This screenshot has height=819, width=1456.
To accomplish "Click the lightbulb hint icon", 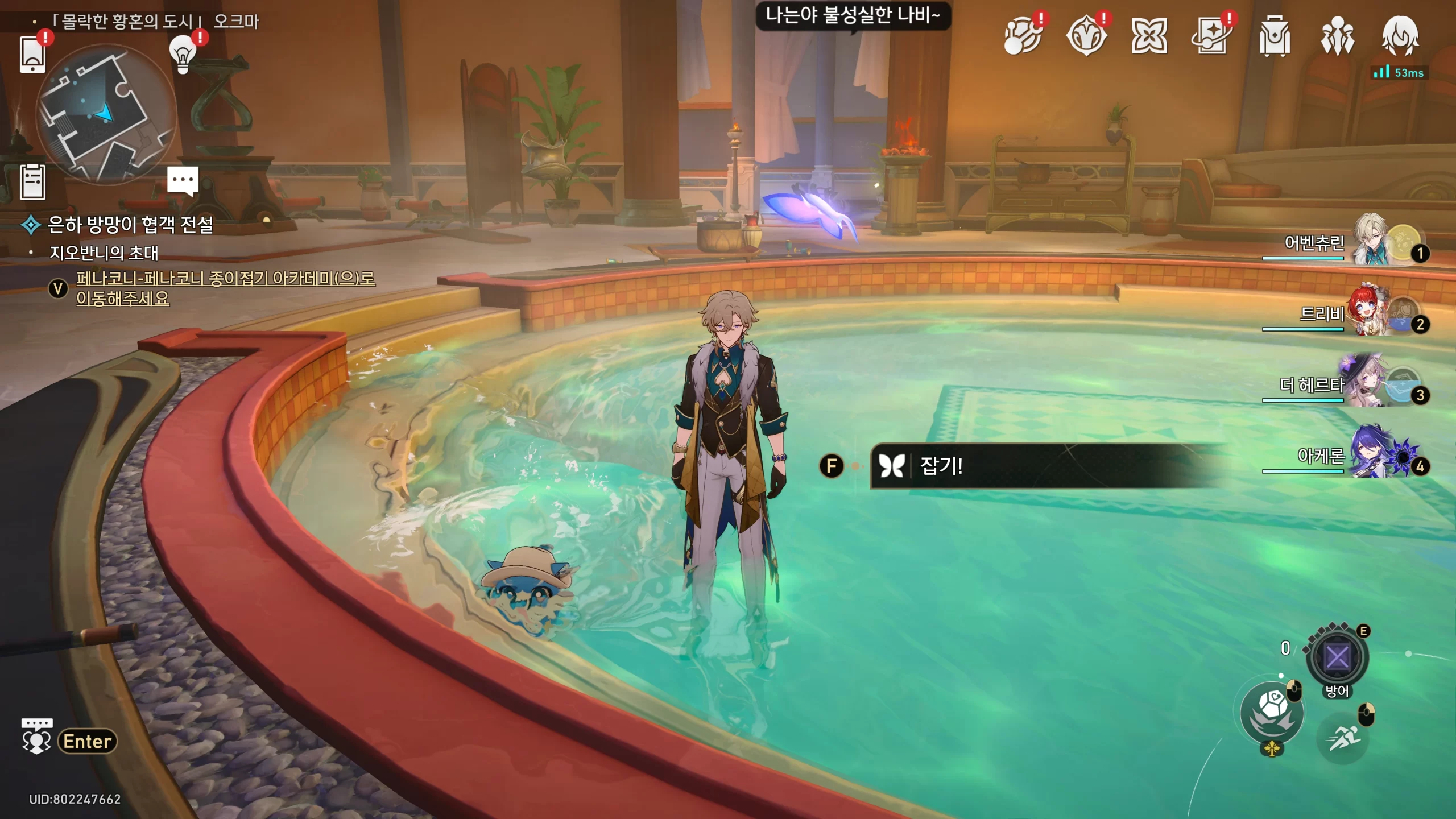I will [183, 55].
